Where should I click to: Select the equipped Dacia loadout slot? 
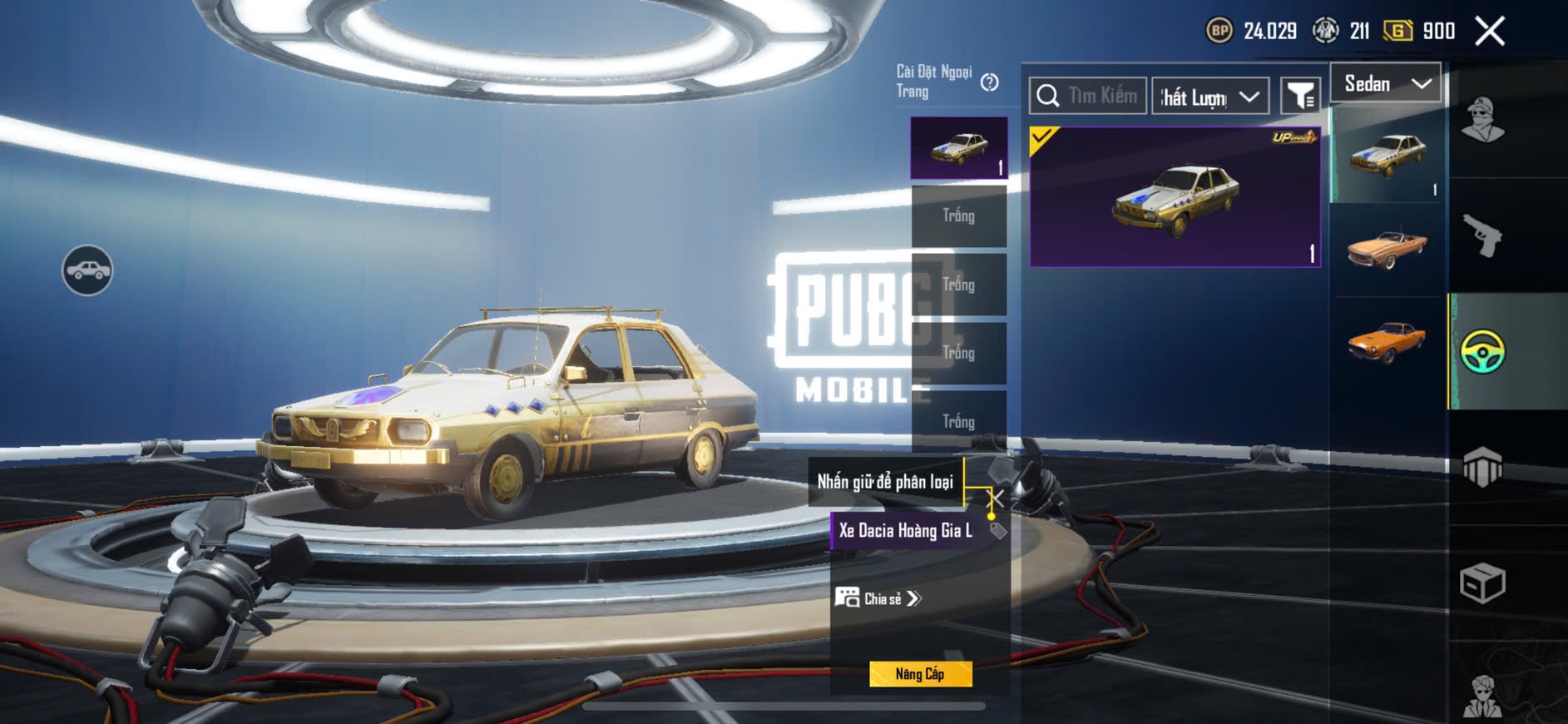point(959,147)
